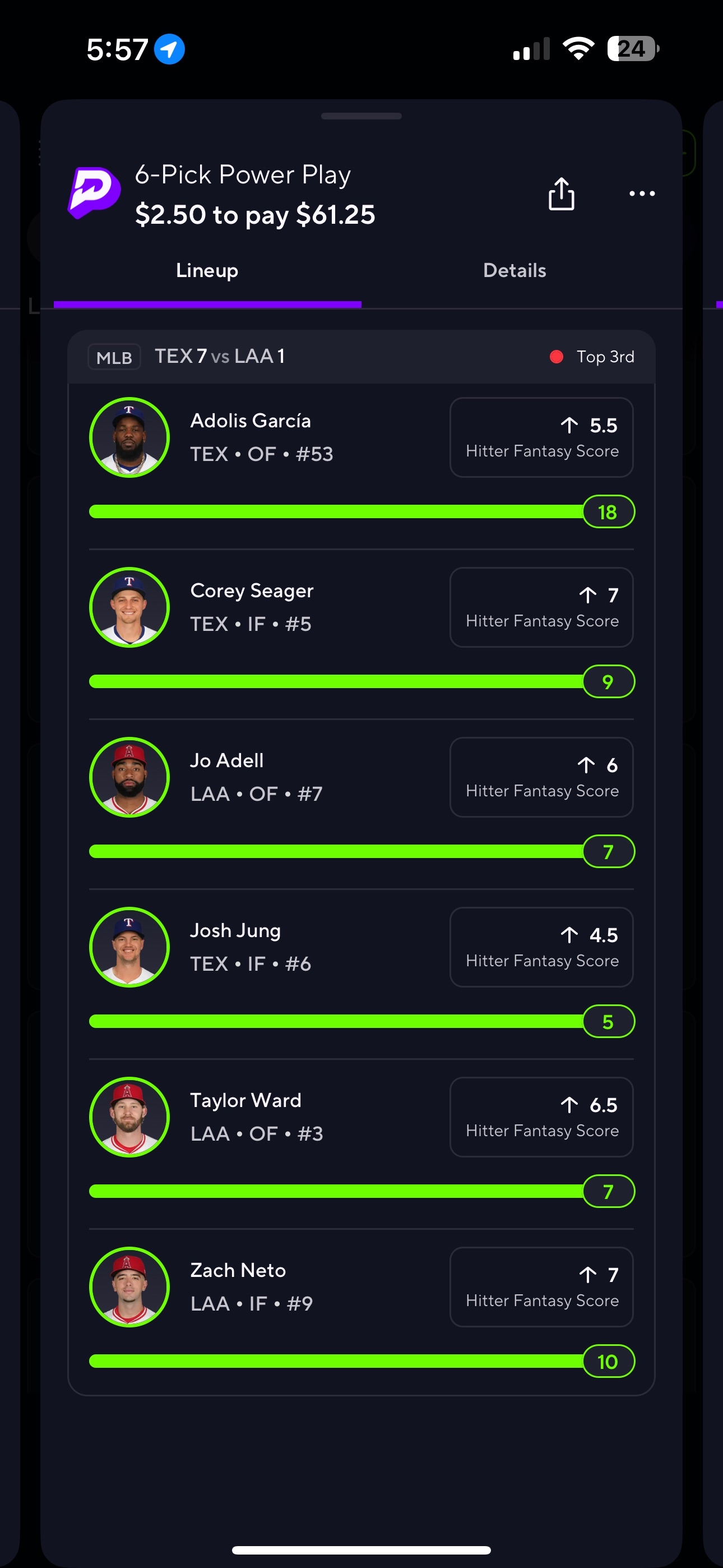Choose Josh Jung's player photo
The height and width of the screenshot is (1568, 723).
pos(129,947)
